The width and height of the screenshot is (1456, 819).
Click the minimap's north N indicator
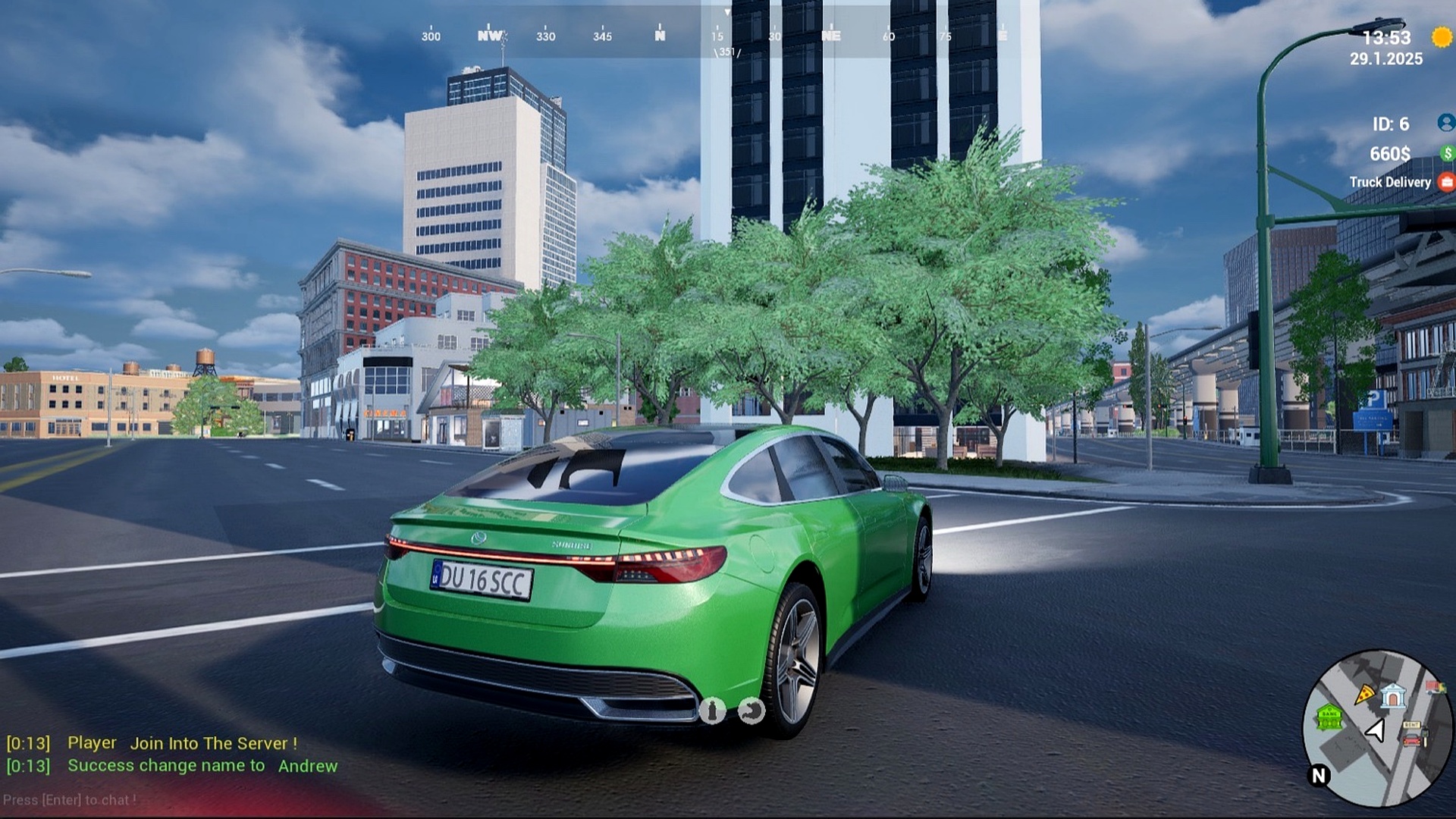click(x=1319, y=775)
